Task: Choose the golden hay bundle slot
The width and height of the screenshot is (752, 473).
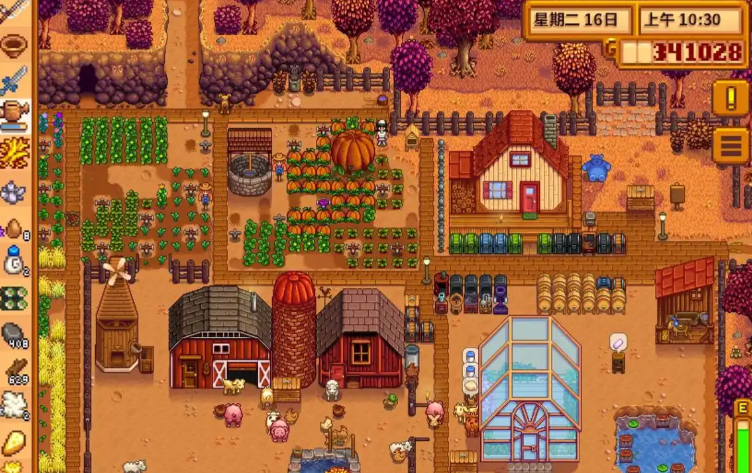Action: 14,152
